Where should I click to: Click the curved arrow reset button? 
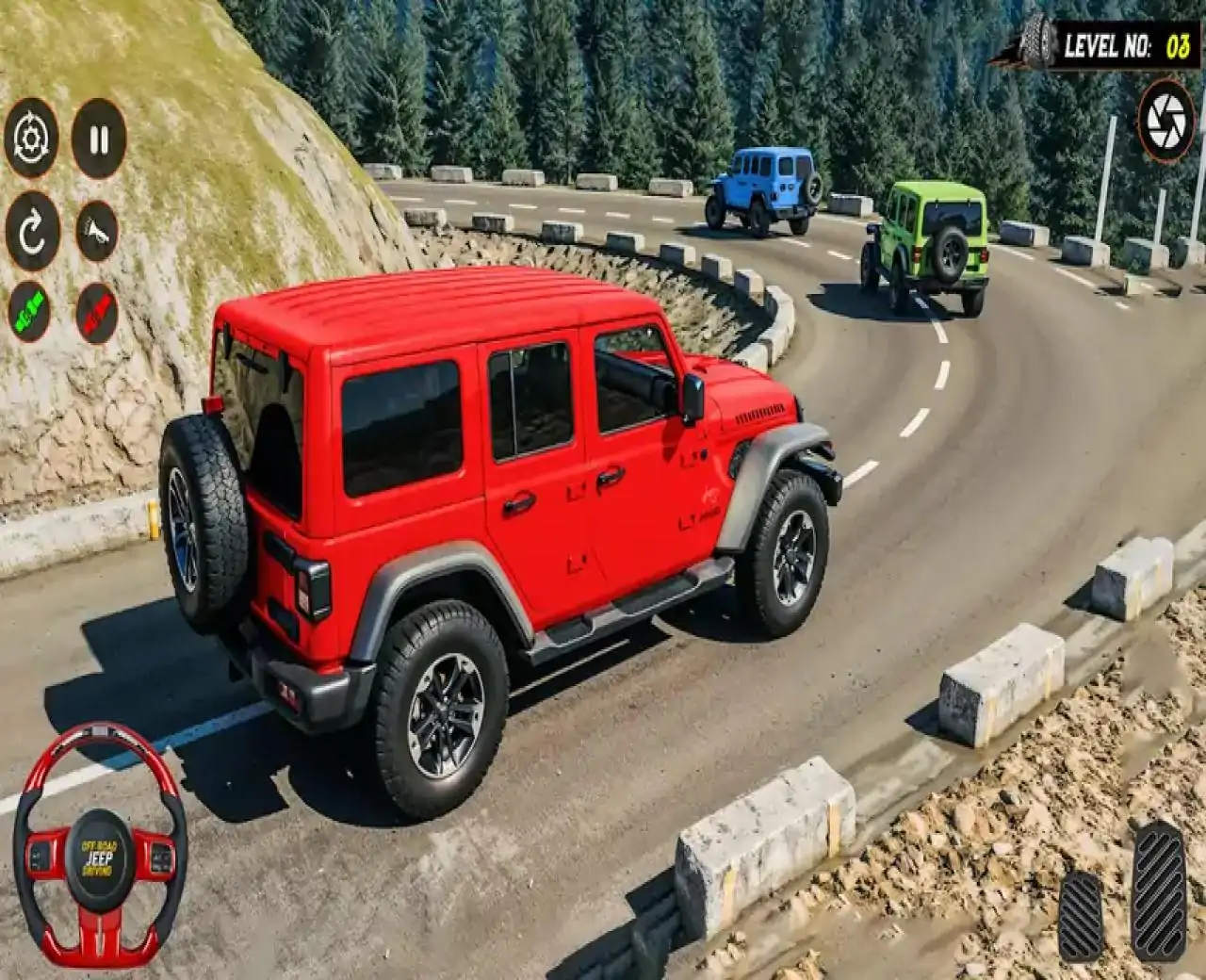pos(32,232)
